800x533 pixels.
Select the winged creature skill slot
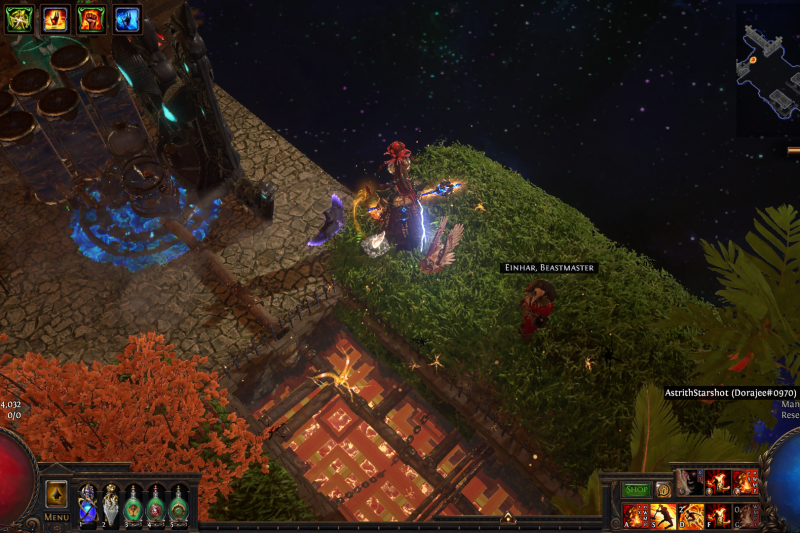(x=691, y=482)
